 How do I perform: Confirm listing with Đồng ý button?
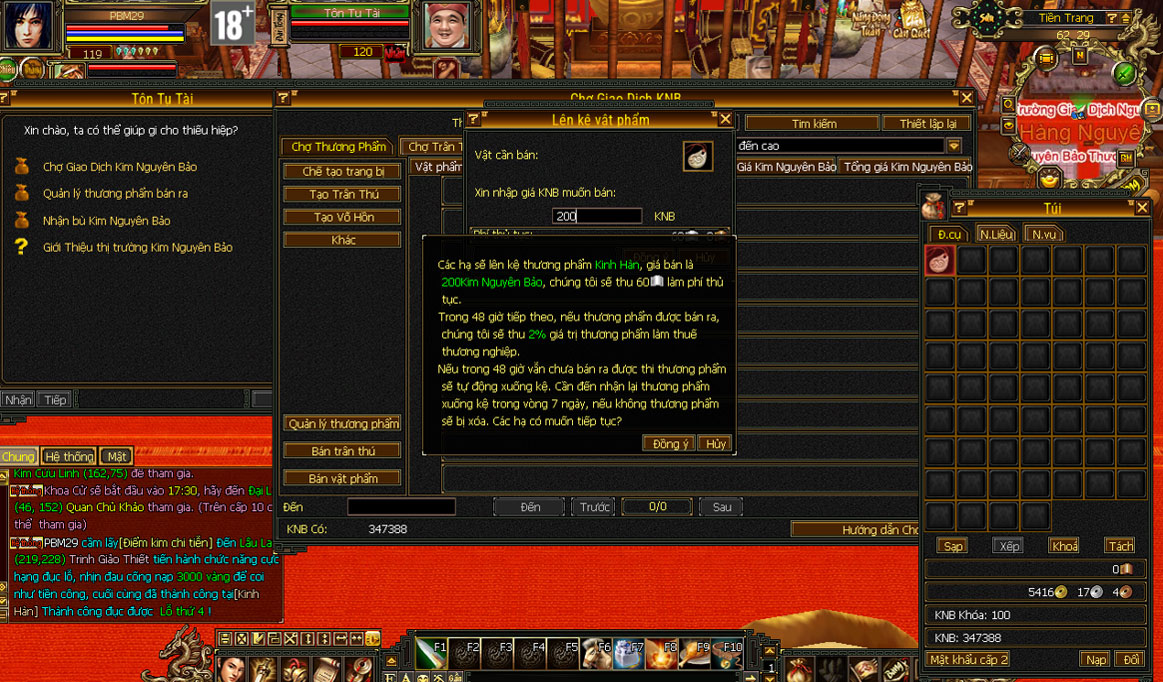click(x=669, y=444)
